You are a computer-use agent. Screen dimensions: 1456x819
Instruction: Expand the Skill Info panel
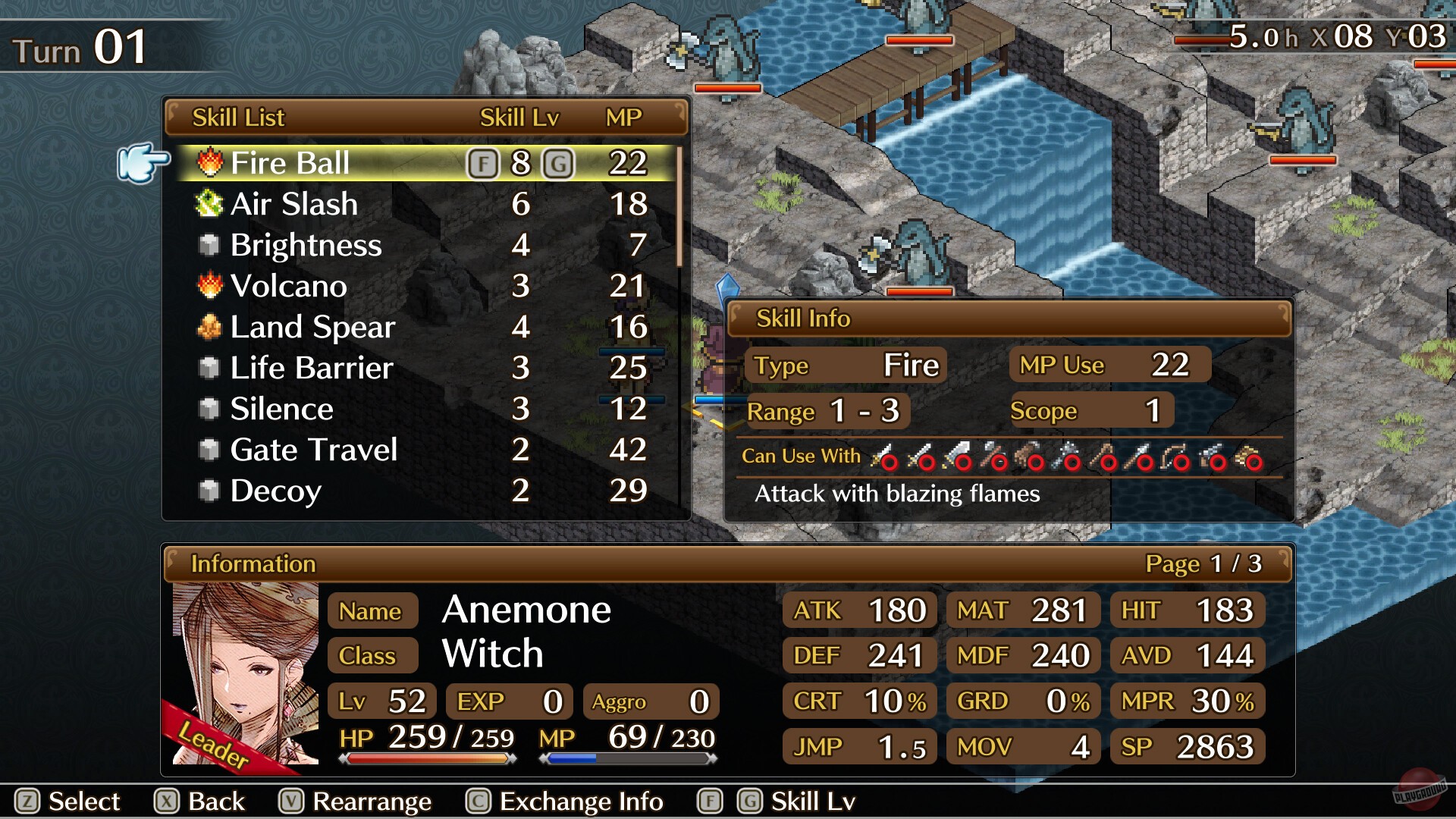804,318
